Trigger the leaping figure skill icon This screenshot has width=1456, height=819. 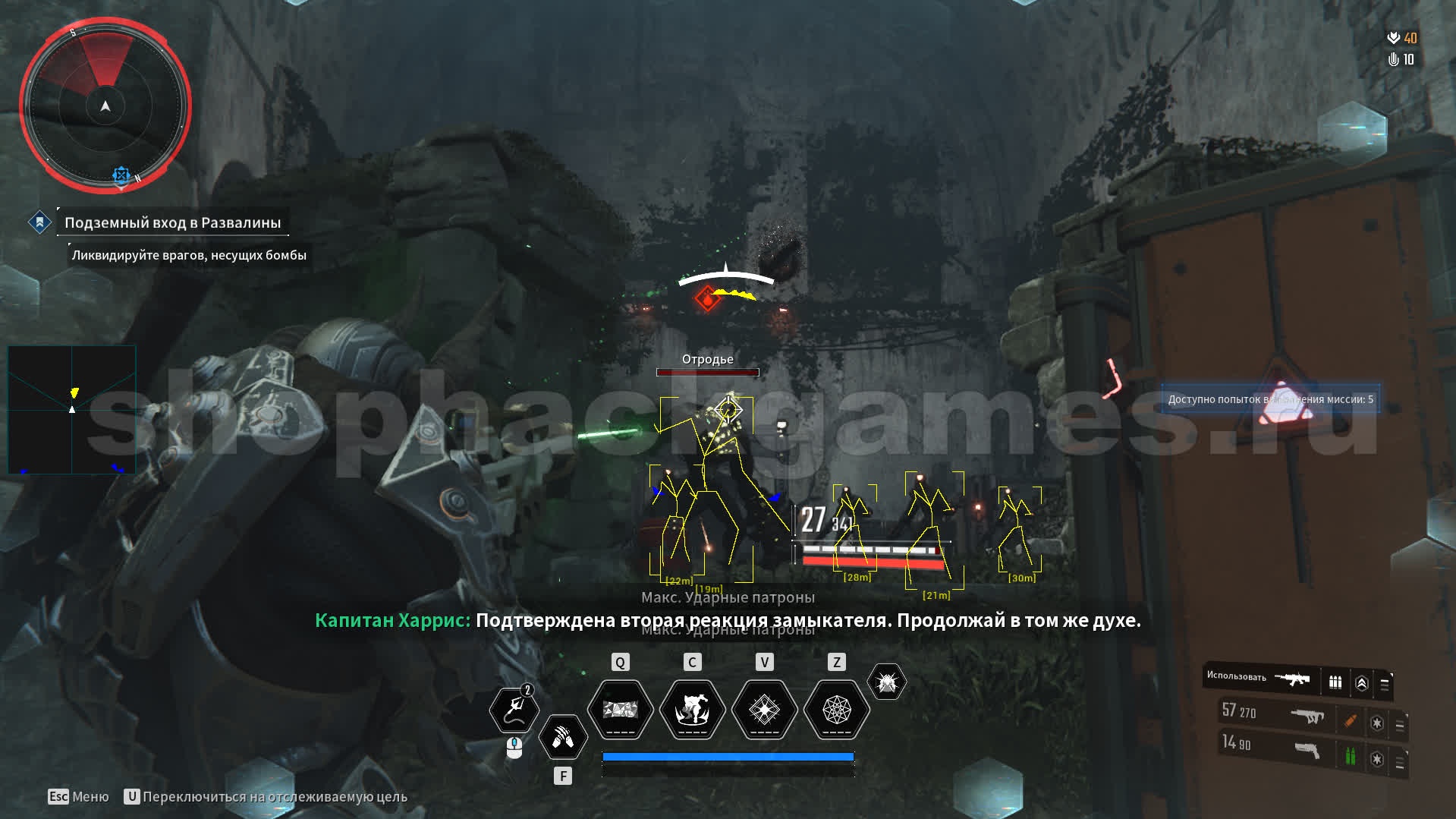click(x=692, y=710)
